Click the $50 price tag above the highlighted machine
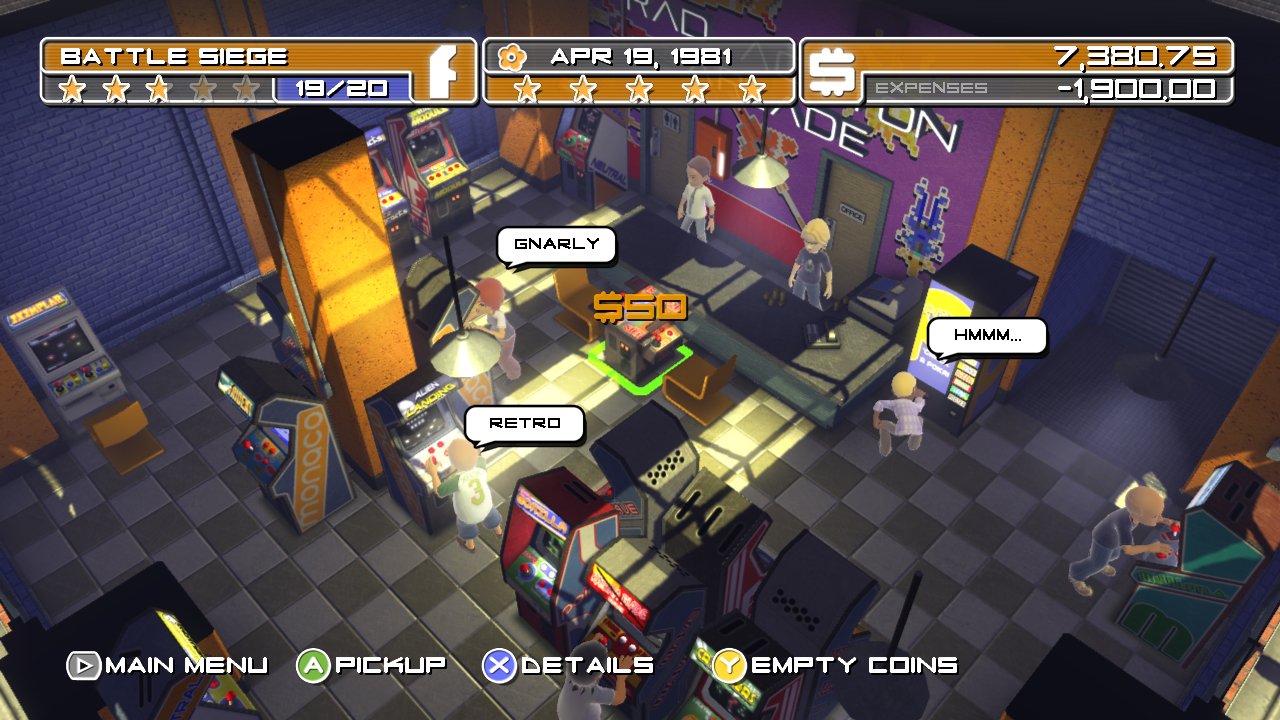 [x=642, y=308]
